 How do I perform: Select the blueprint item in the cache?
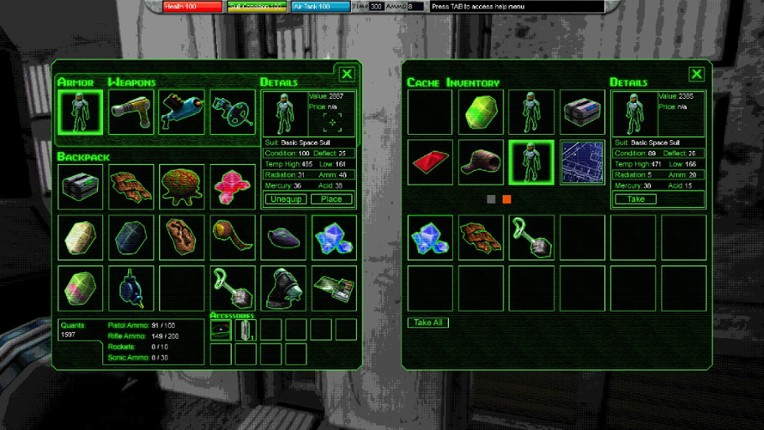582,162
